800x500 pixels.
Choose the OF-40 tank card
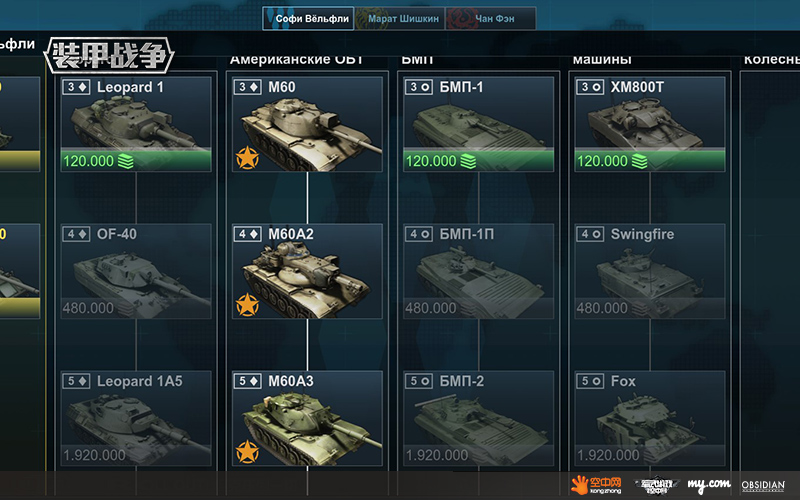pyautogui.click(x=136, y=271)
